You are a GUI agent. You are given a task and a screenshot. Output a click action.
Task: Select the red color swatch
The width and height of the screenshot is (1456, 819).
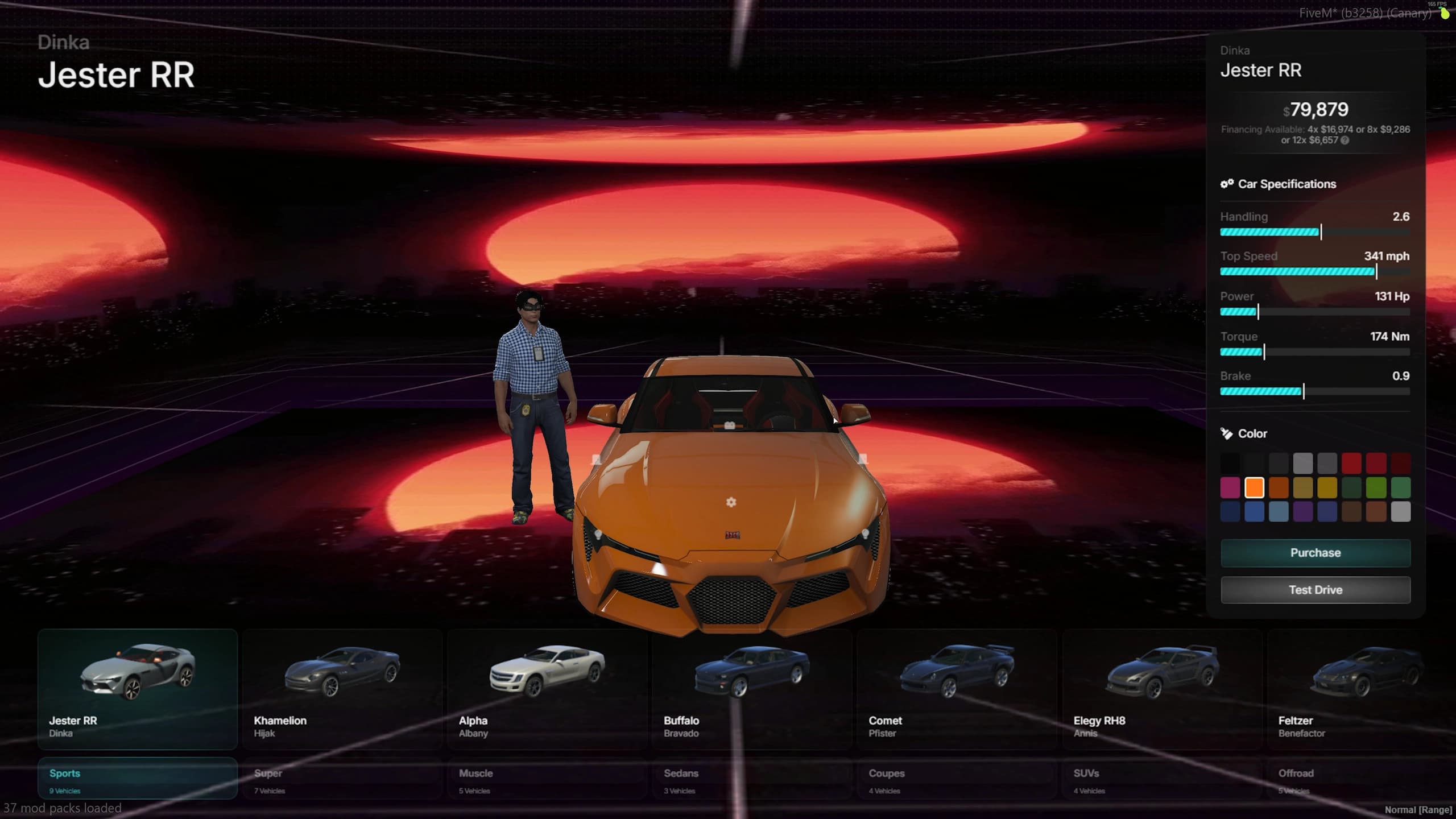click(x=1351, y=463)
